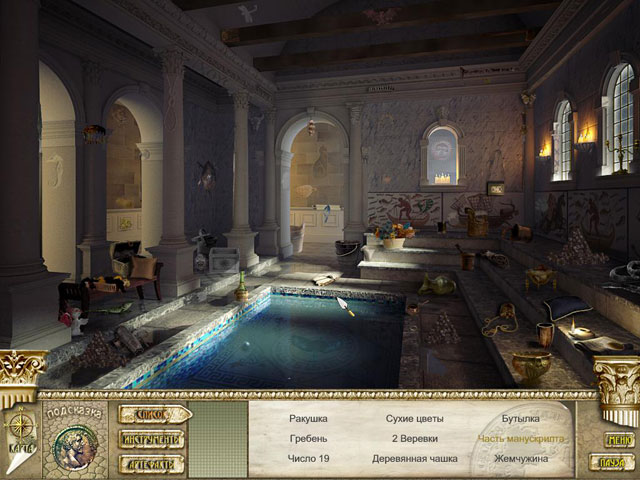Click the Бутылка list entry
This screenshot has width=640, height=480.
click(519, 418)
